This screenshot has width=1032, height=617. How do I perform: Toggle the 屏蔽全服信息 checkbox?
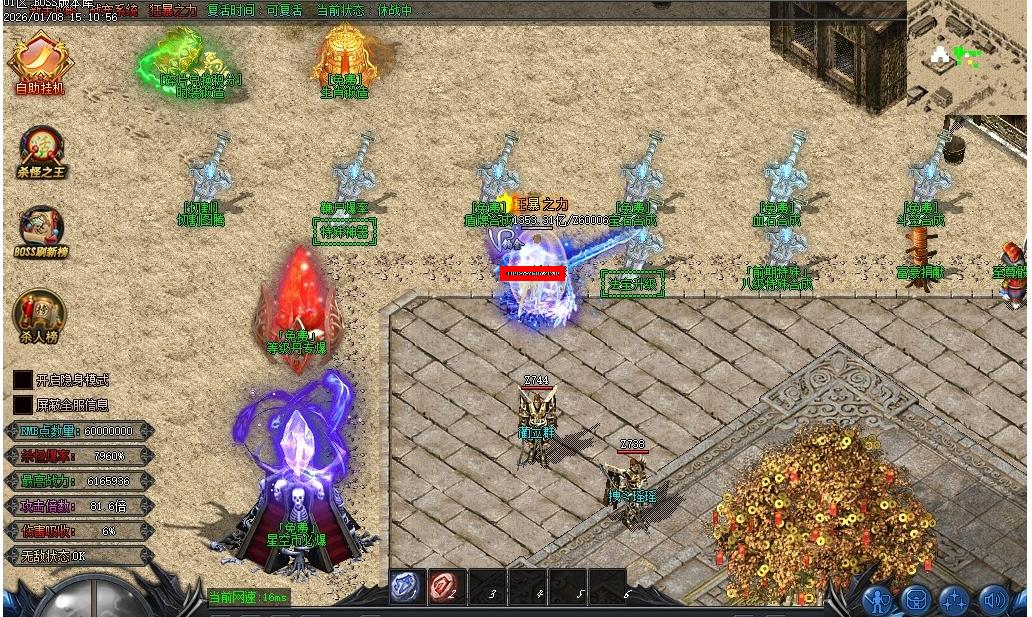(x=22, y=405)
